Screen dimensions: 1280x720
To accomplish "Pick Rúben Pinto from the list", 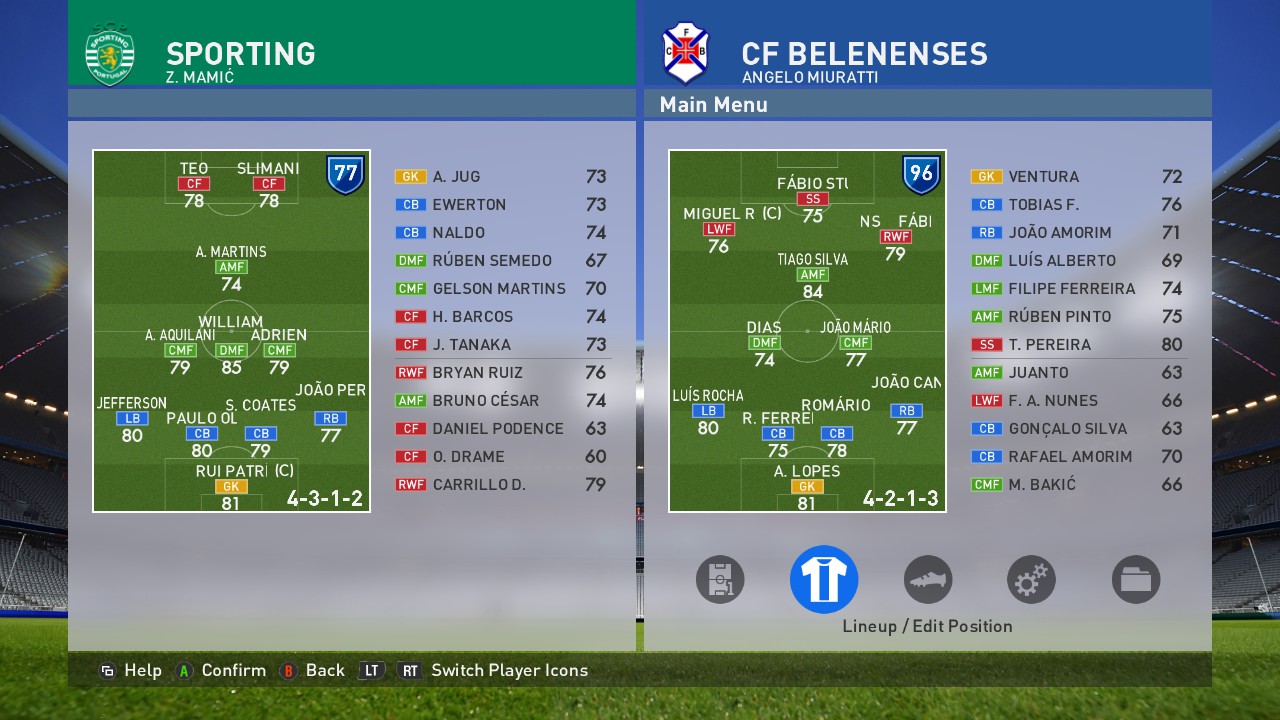I will [1076, 317].
